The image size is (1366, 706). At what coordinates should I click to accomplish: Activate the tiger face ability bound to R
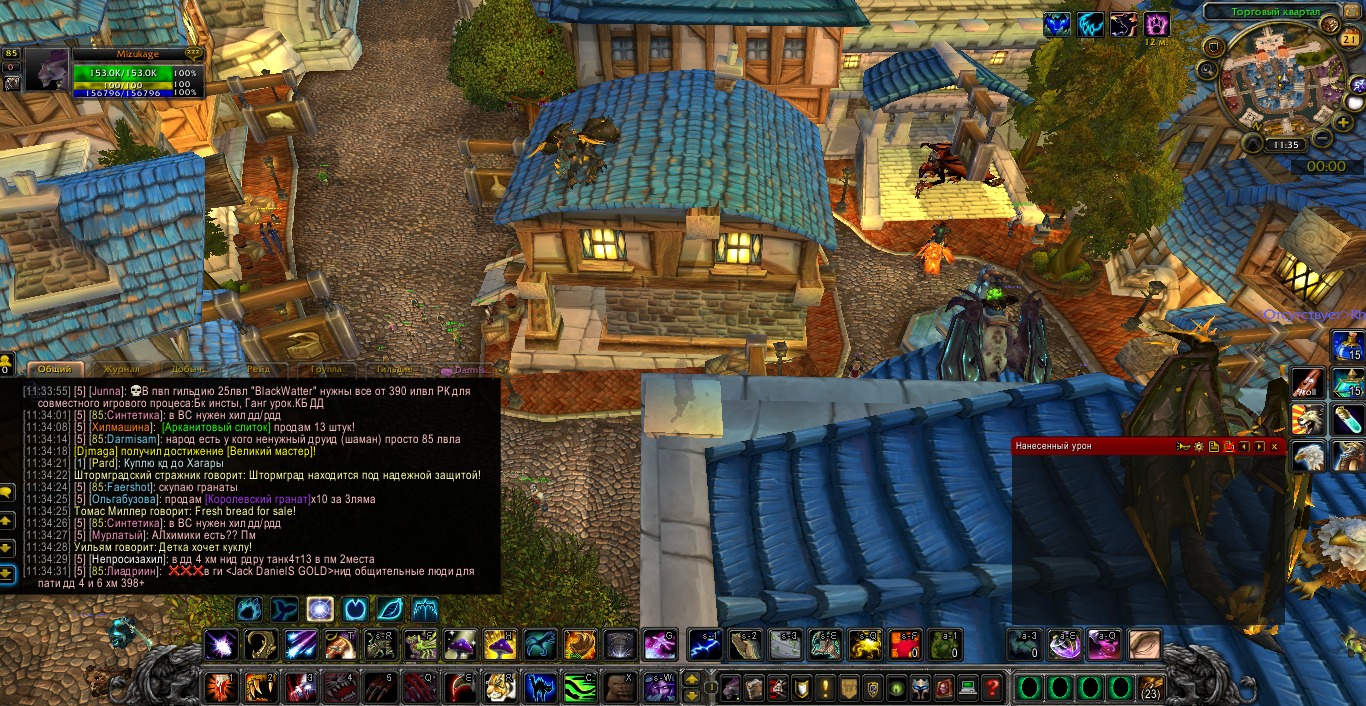coord(499,687)
